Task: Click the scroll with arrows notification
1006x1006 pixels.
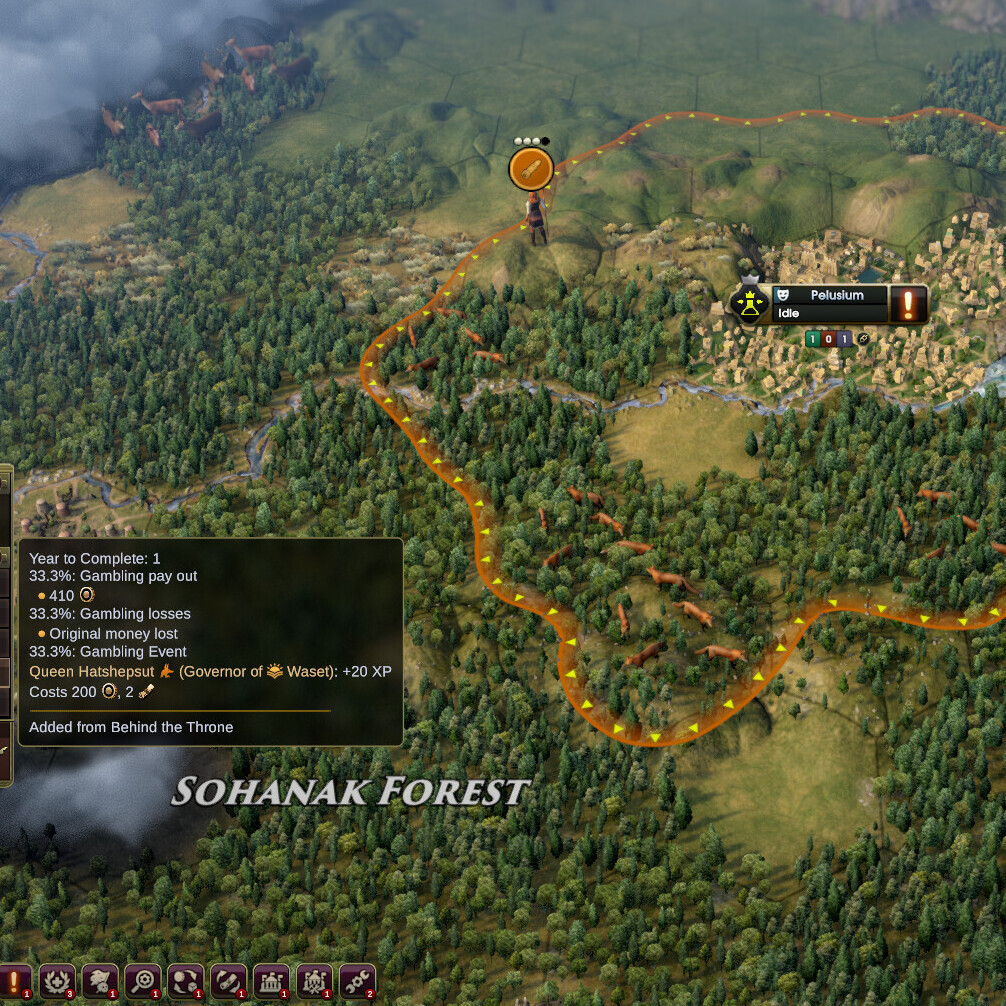Action: click(x=229, y=982)
